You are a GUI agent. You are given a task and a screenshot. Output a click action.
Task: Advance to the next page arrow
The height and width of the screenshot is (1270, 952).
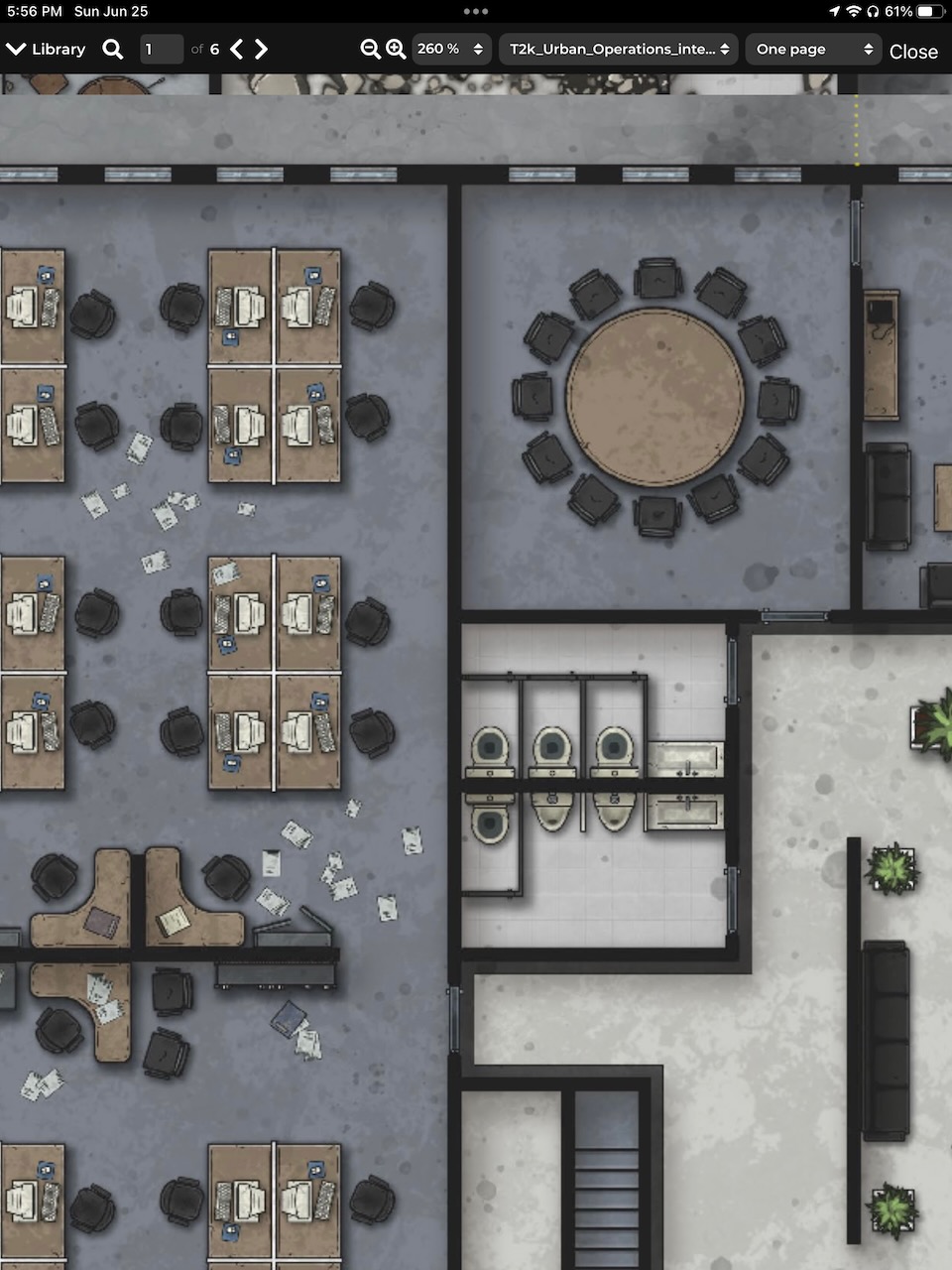click(262, 49)
